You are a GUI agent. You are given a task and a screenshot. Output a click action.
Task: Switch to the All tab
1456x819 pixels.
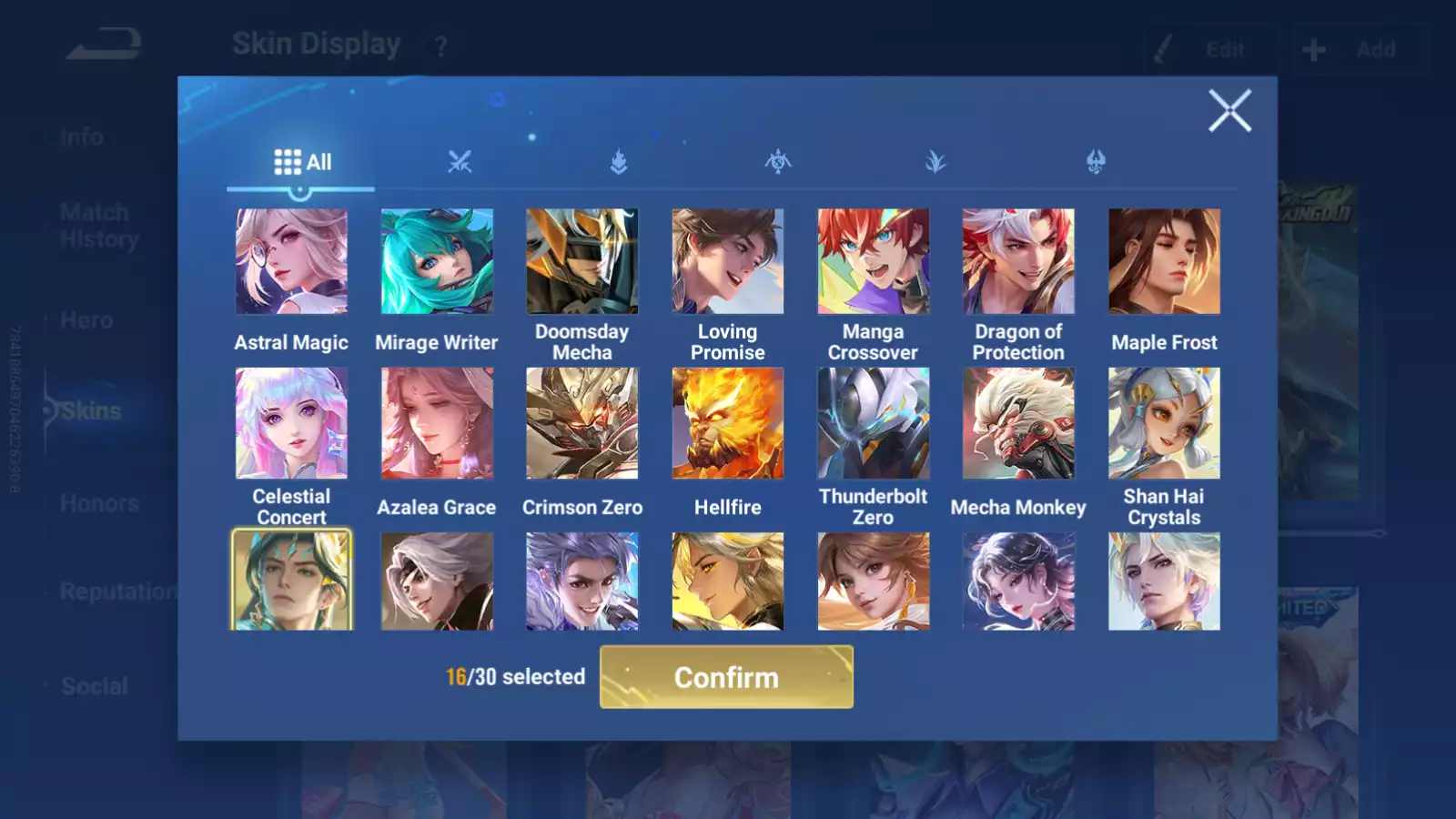pos(300,161)
